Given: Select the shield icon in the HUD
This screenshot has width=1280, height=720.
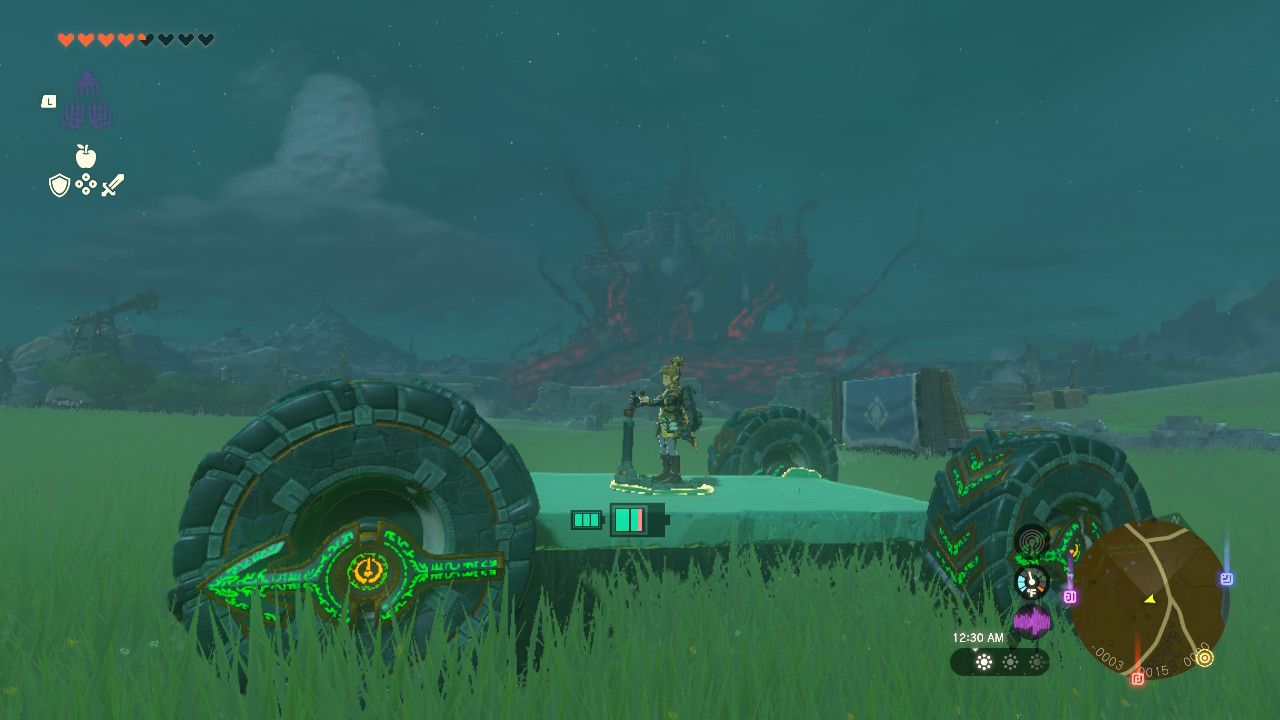Looking at the screenshot, I should tap(59, 184).
